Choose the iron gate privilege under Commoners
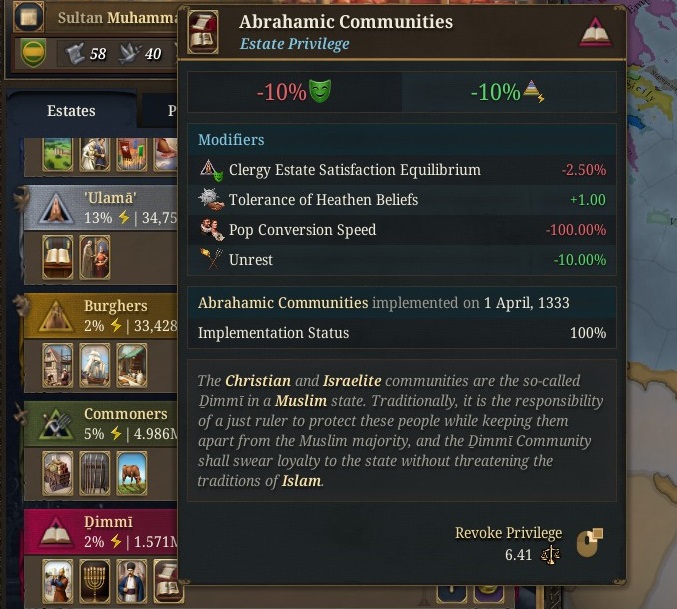Image resolution: width=677 pixels, height=609 pixels. pyautogui.click(x=95, y=473)
